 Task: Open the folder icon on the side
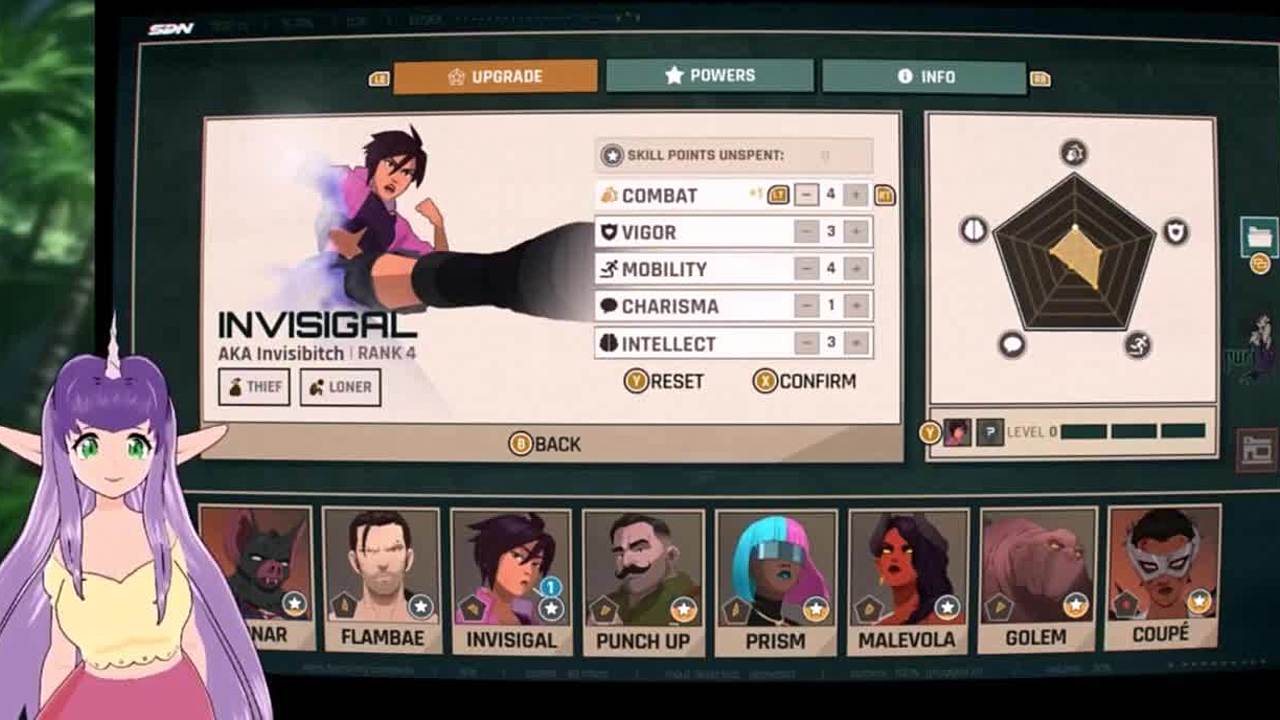click(1259, 237)
